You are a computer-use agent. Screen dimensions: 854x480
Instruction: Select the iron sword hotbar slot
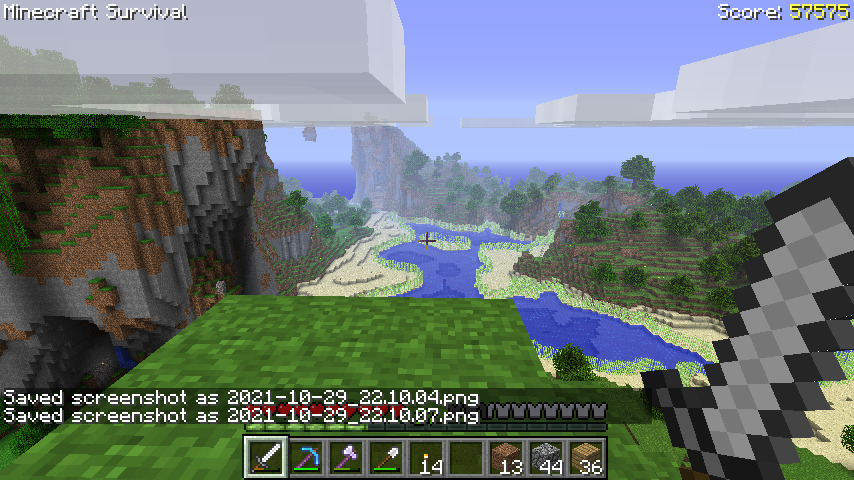(x=267, y=459)
